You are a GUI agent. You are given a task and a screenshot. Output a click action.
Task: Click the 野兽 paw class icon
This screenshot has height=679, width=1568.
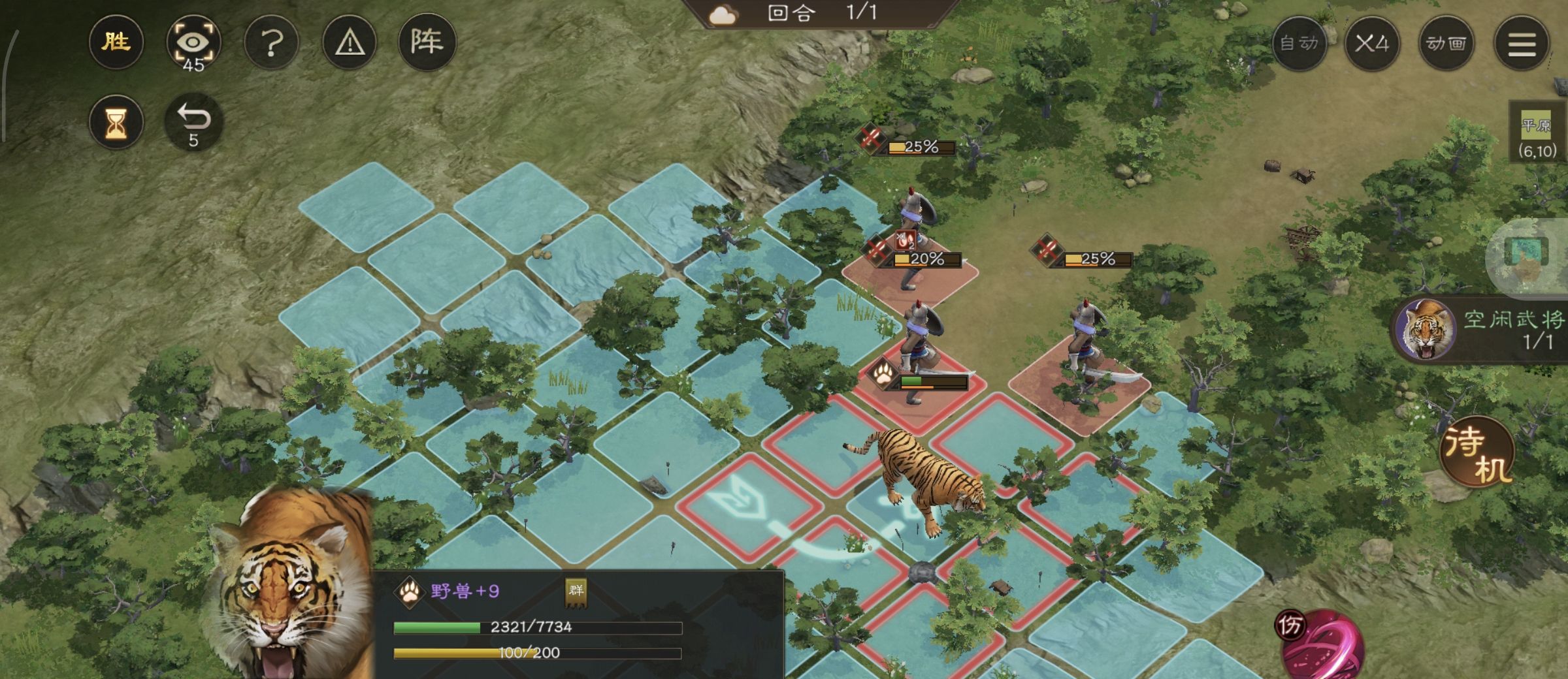(410, 592)
